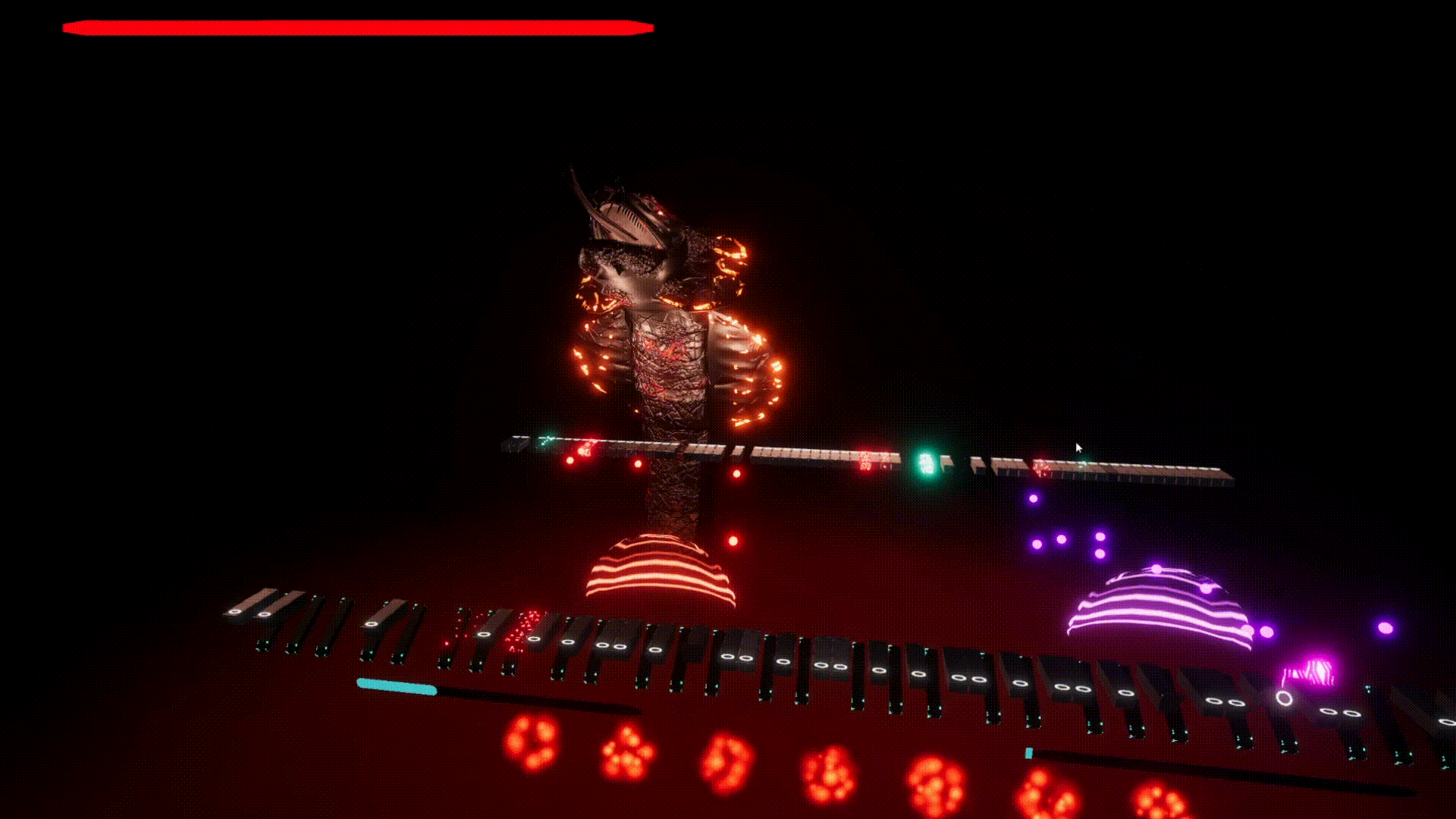Select the red projectile below the boss
This screenshot has width=1456, height=819.
[x=733, y=540]
